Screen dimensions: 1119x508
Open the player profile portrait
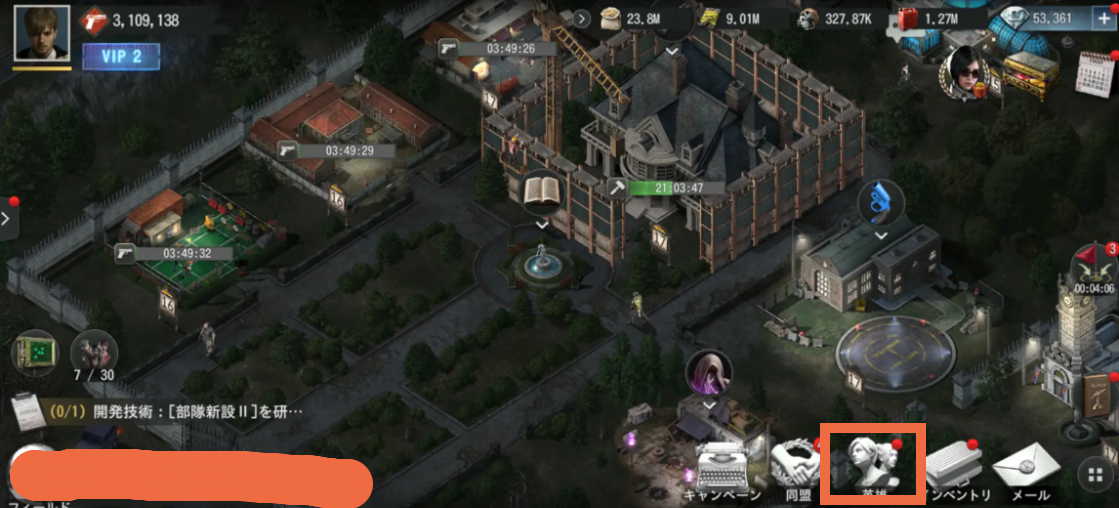42,33
